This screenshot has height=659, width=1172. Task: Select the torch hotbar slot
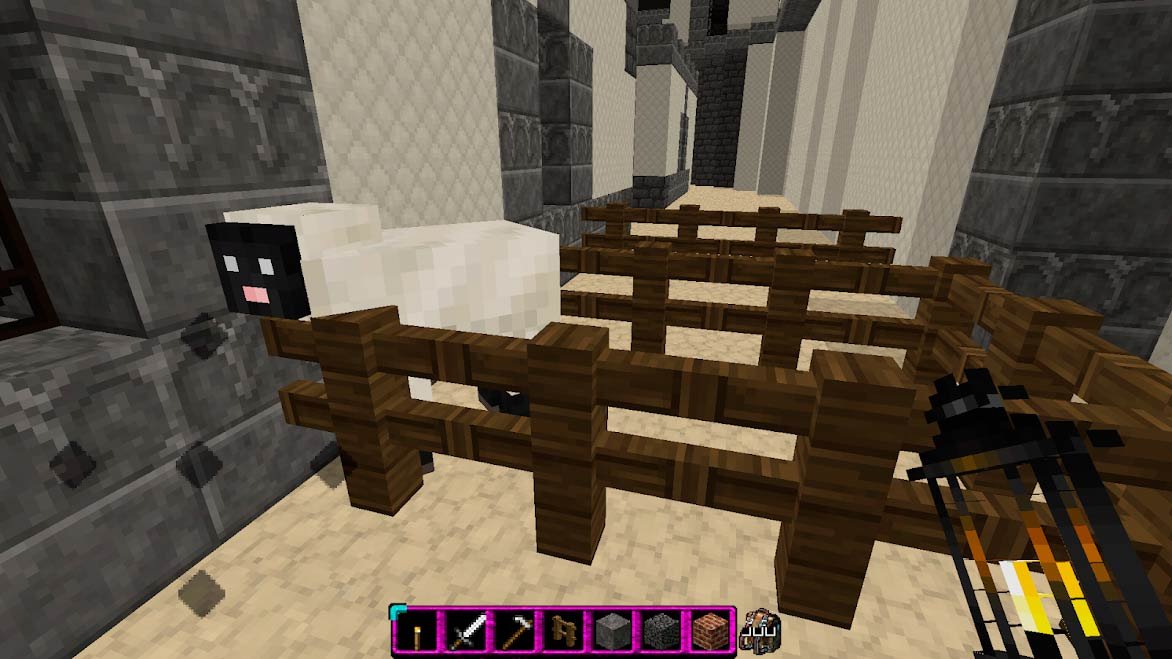click(416, 631)
